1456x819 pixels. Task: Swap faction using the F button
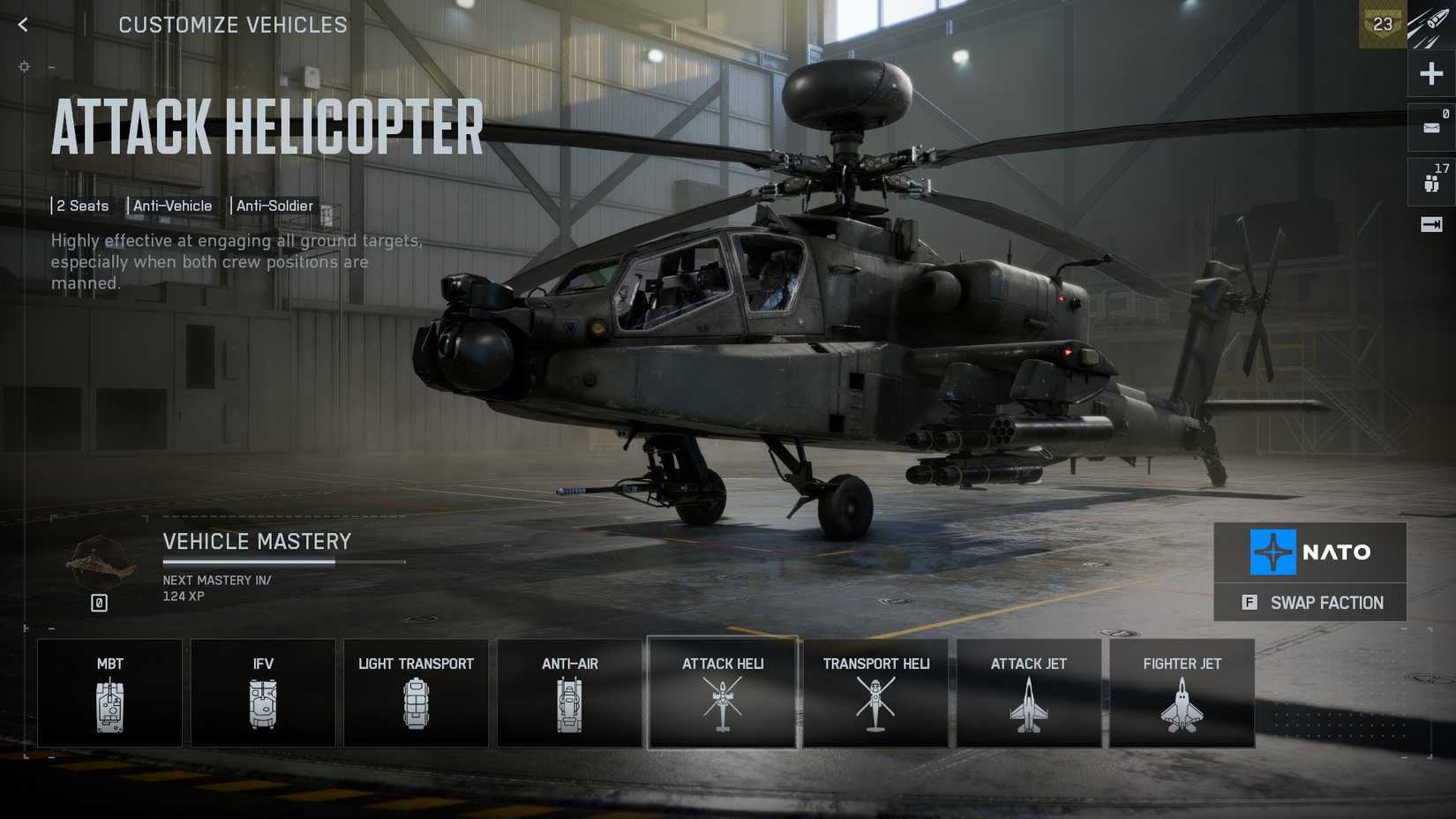(x=1310, y=603)
